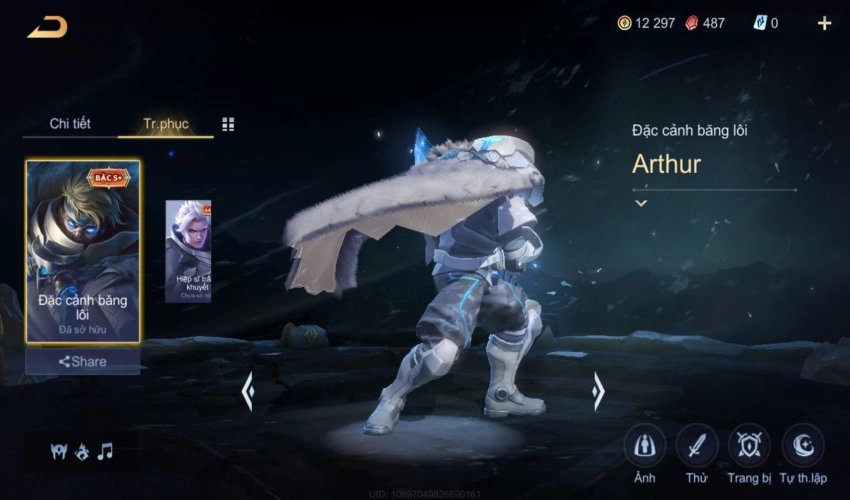The width and height of the screenshot is (850, 500).
Task: Switch to the Chi tiết tab
Action: (70, 124)
